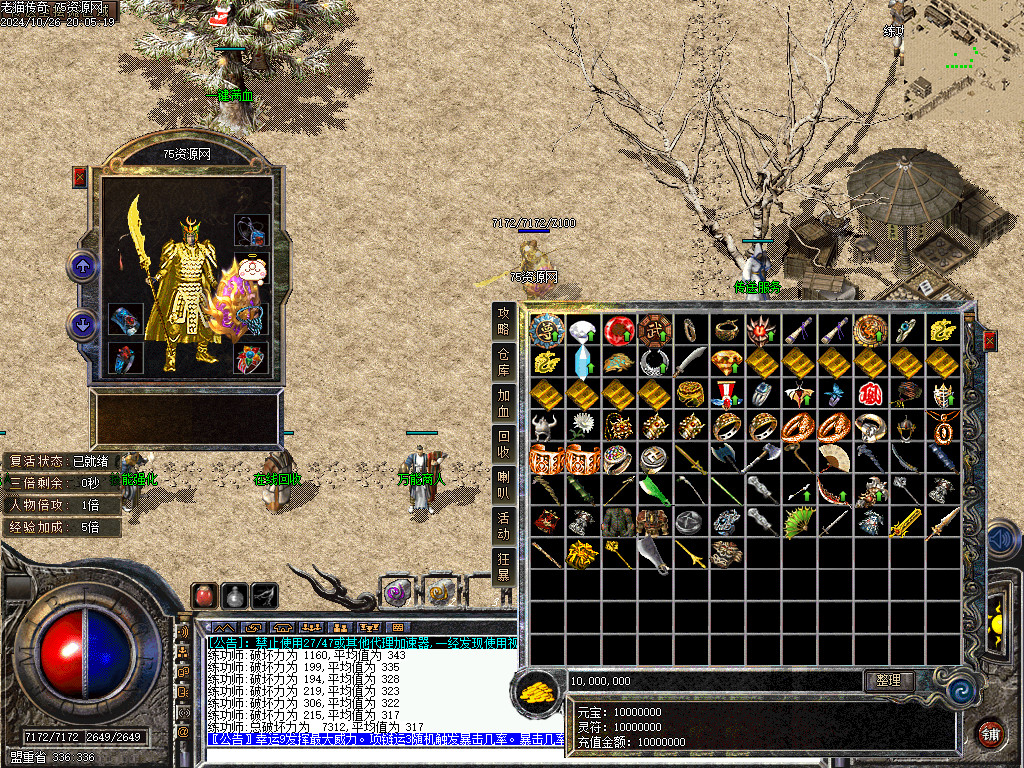Close the inventory bag window
Image resolution: width=1024 pixels, height=768 pixels.
(990, 341)
